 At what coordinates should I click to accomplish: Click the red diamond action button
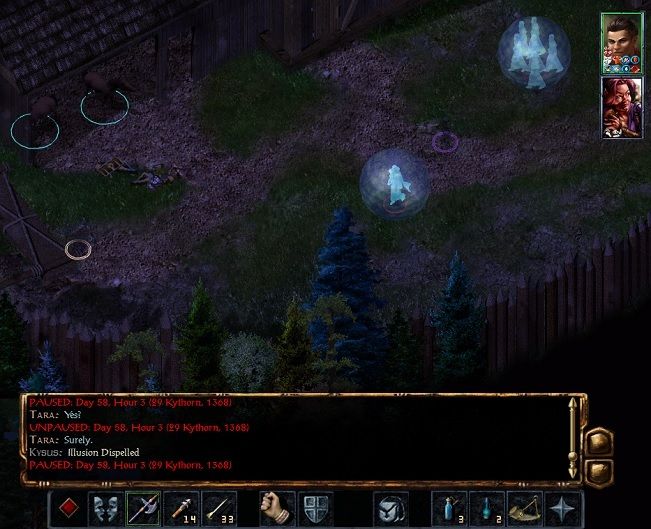pyautogui.click(x=68, y=509)
